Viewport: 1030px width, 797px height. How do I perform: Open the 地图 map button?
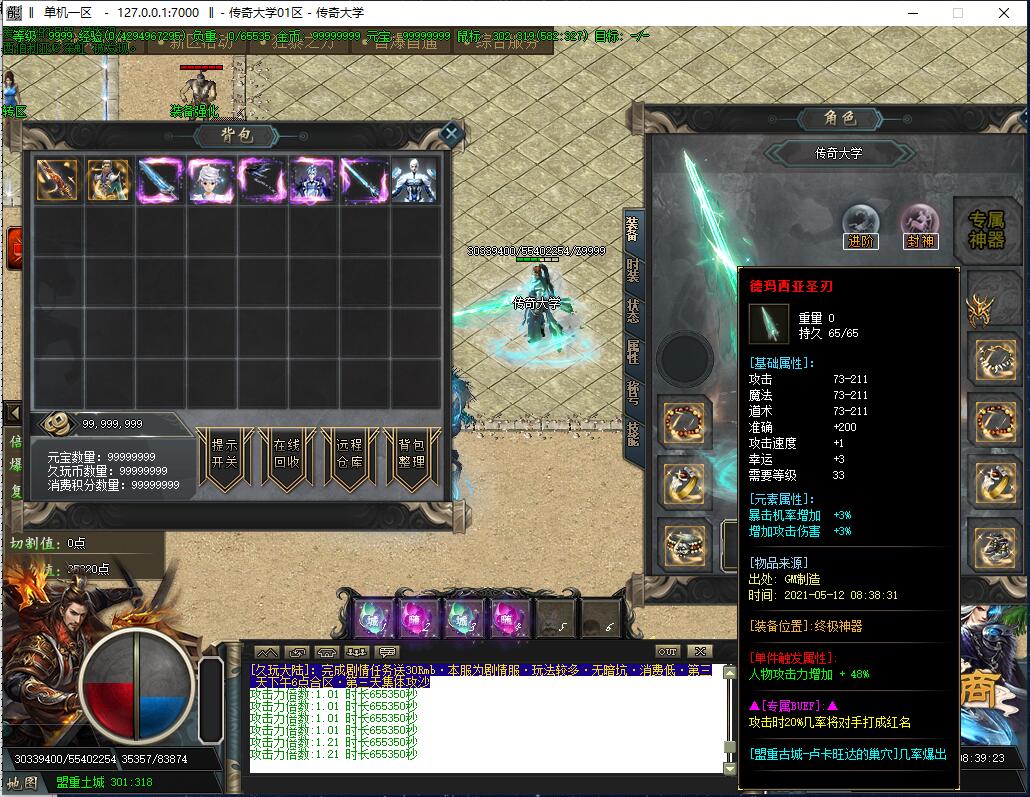pyautogui.click(x=23, y=782)
